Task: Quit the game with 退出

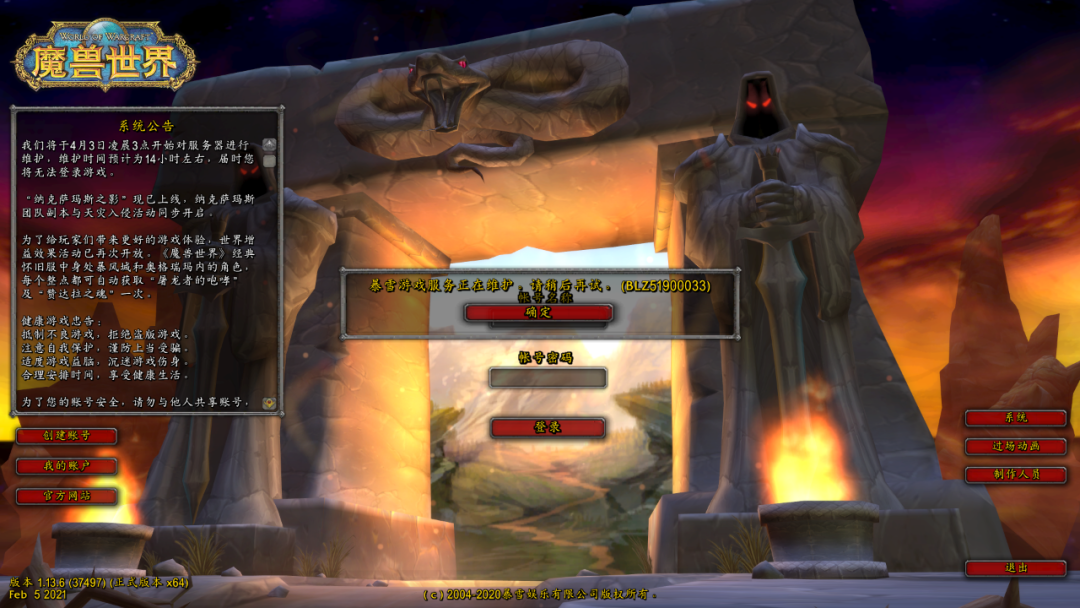Action: pos(1015,568)
